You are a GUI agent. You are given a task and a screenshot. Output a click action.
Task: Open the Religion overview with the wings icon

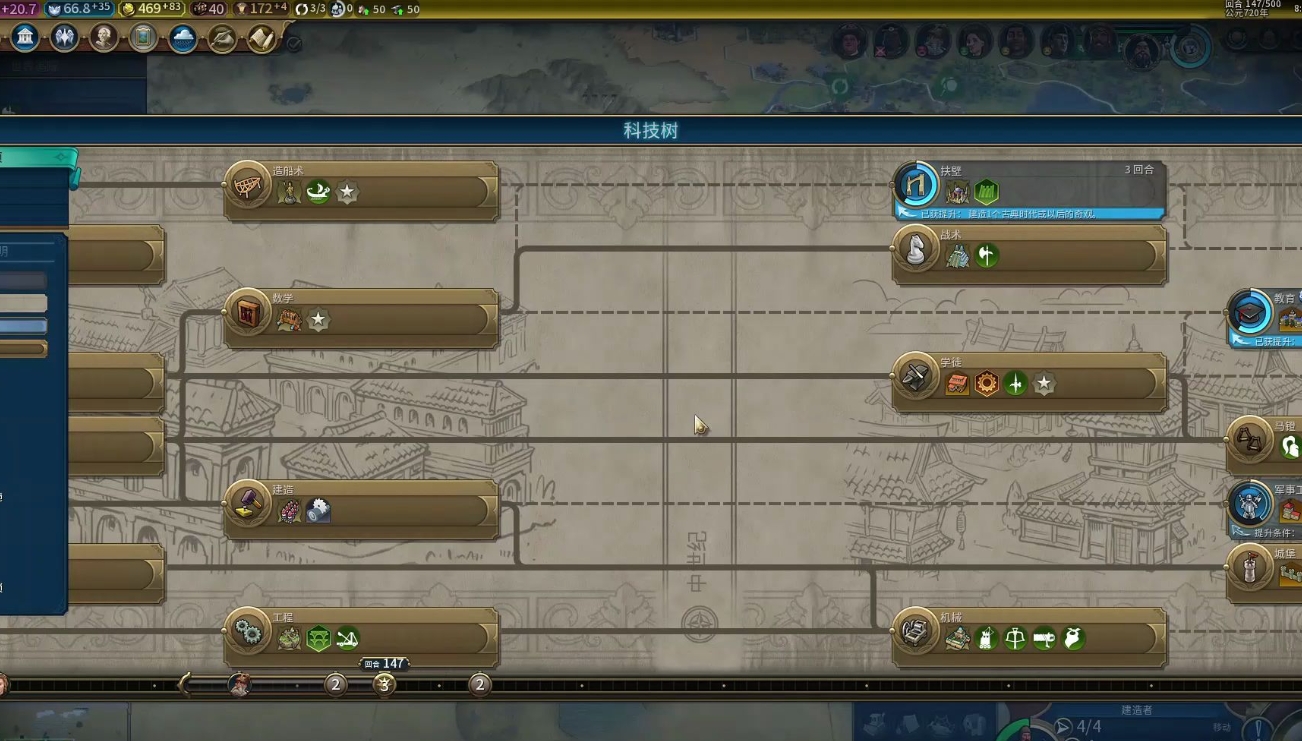point(62,37)
